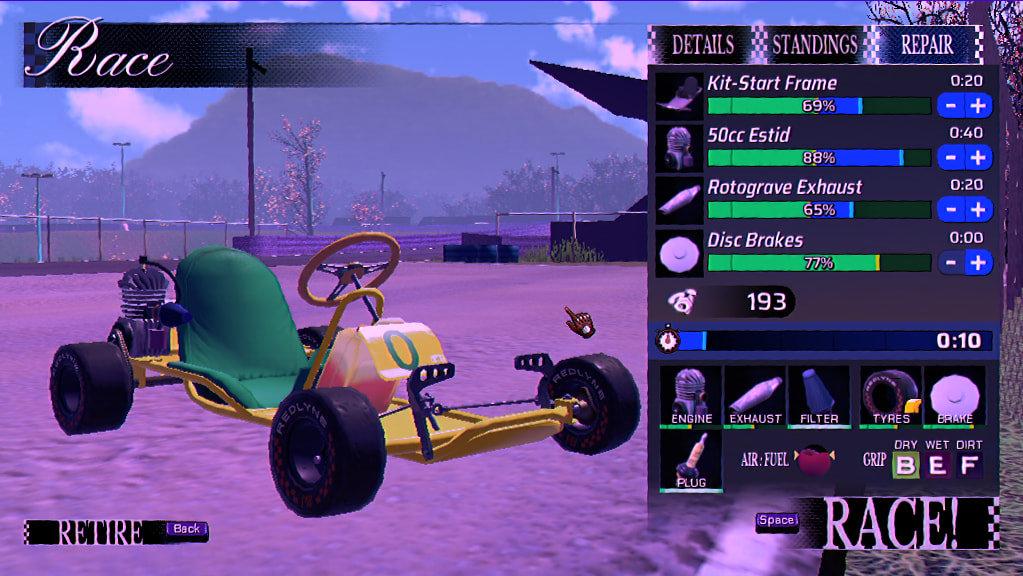Reduce 50cc Estid repair time
Screen dimensions: 1023x576
951,157
